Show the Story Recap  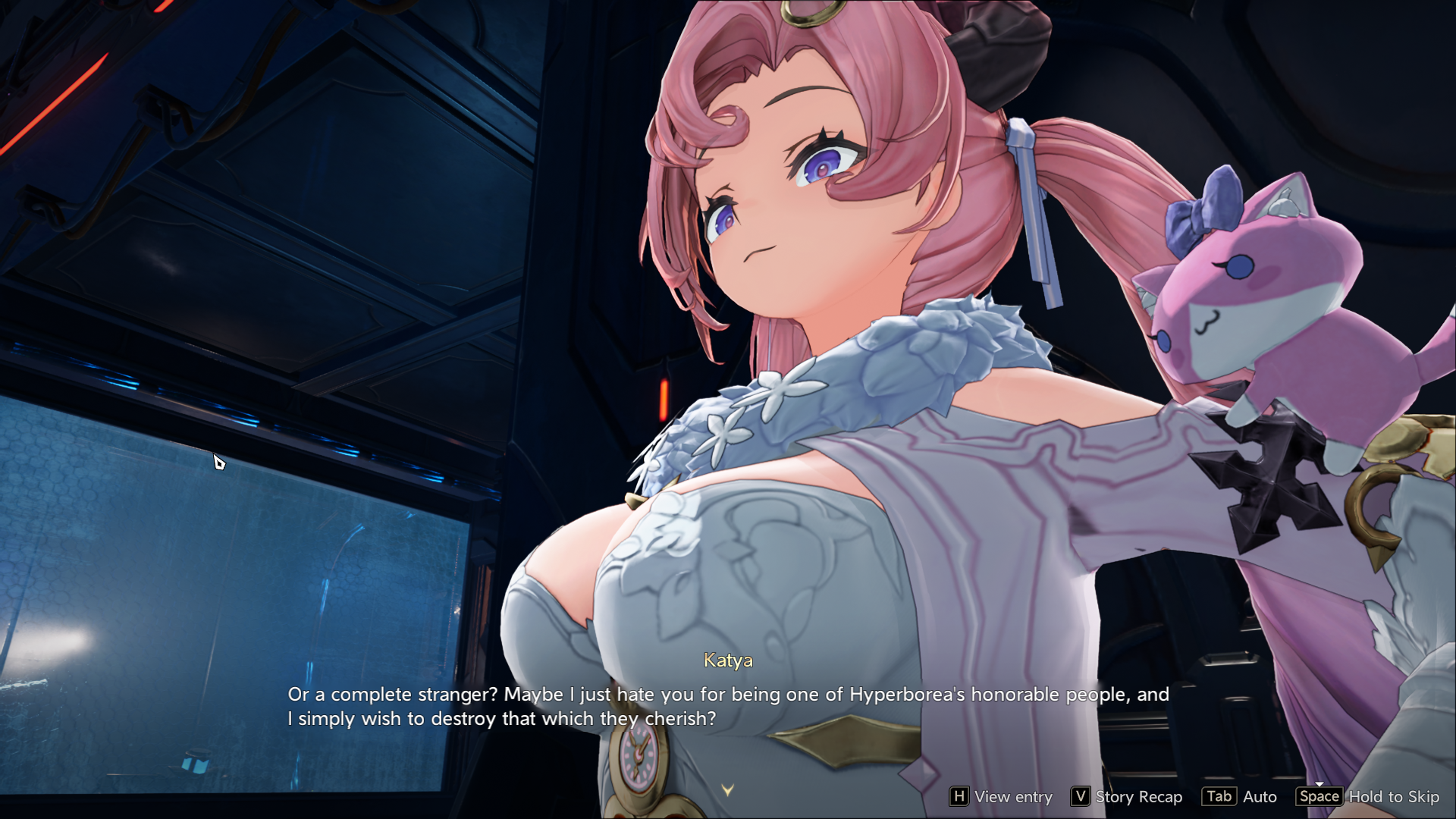click(1127, 796)
